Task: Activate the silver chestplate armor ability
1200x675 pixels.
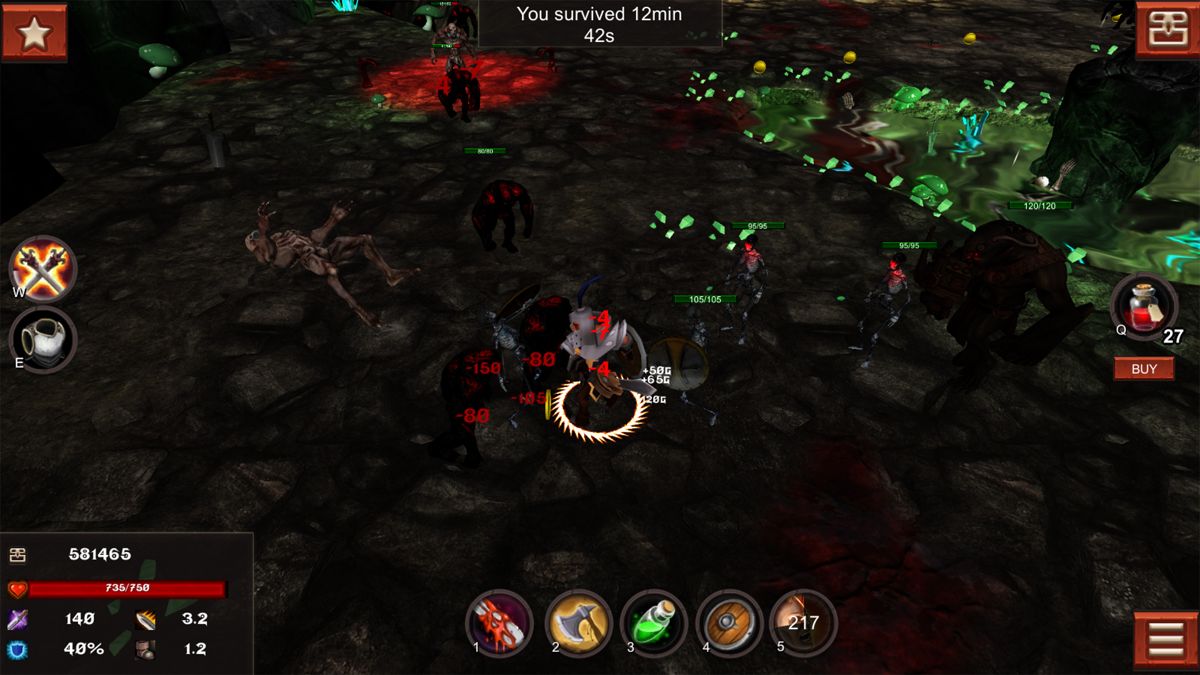Action: pyautogui.click(x=42, y=339)
